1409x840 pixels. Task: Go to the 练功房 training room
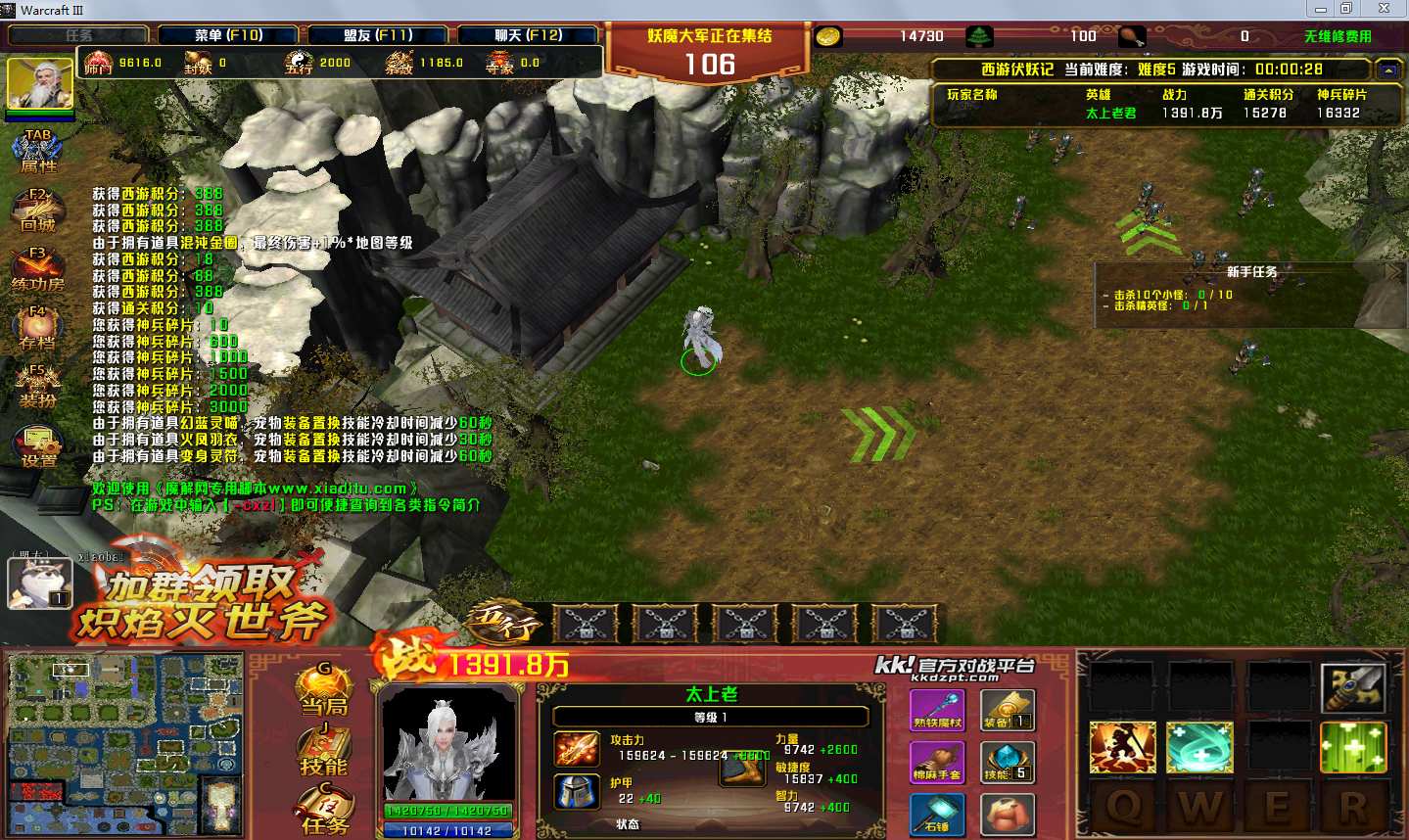pyautogui.click(x=38, y=268)
